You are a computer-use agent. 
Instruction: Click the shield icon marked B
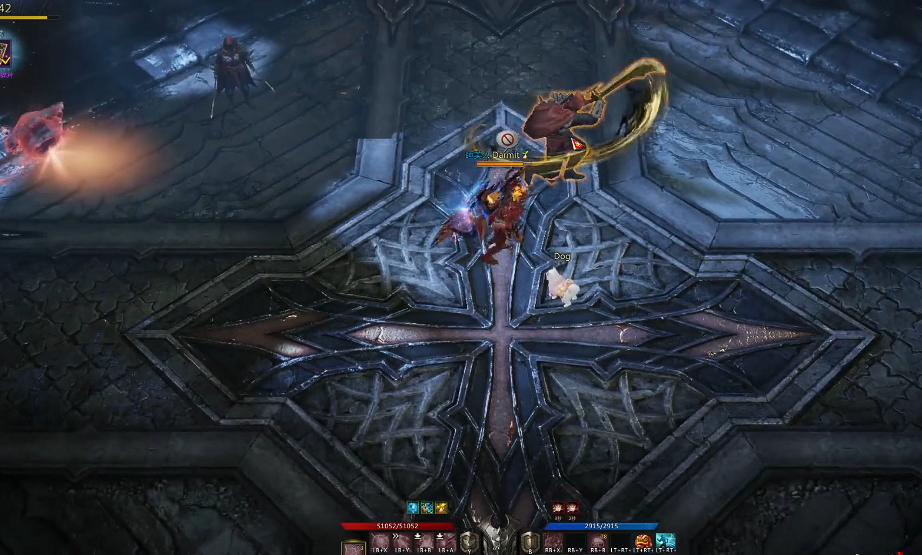pos(529,543)
